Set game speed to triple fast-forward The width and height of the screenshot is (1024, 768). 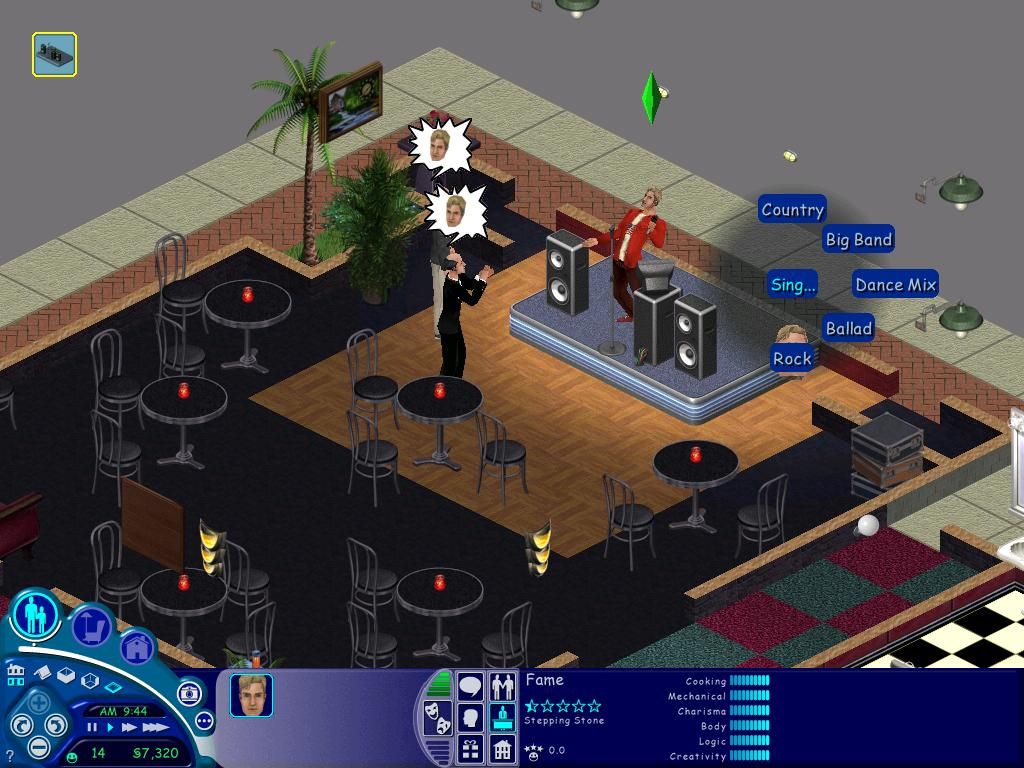click(156, 727)
